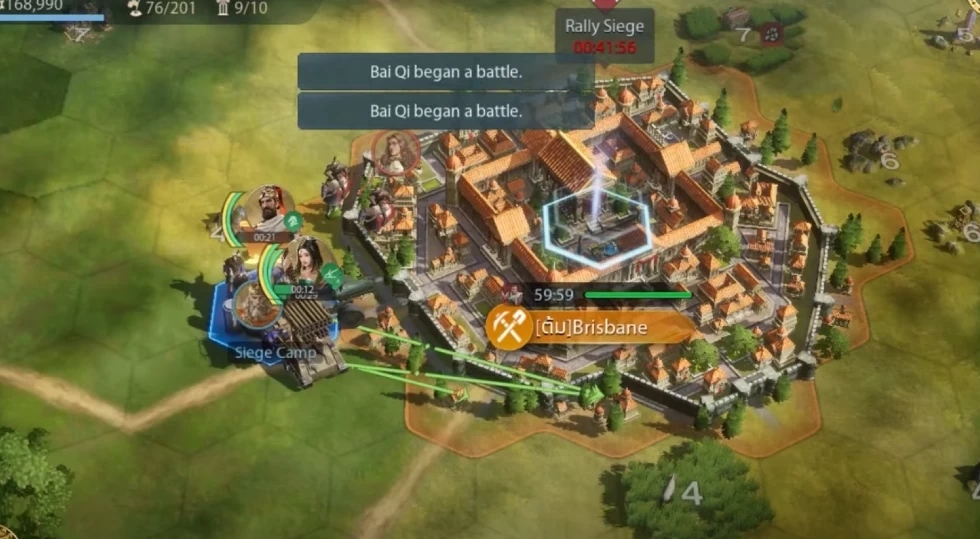The height and width of the screenshot is (539, 980).
Task: Open the top Bai Qi battle notification
Action: point(446,72)
